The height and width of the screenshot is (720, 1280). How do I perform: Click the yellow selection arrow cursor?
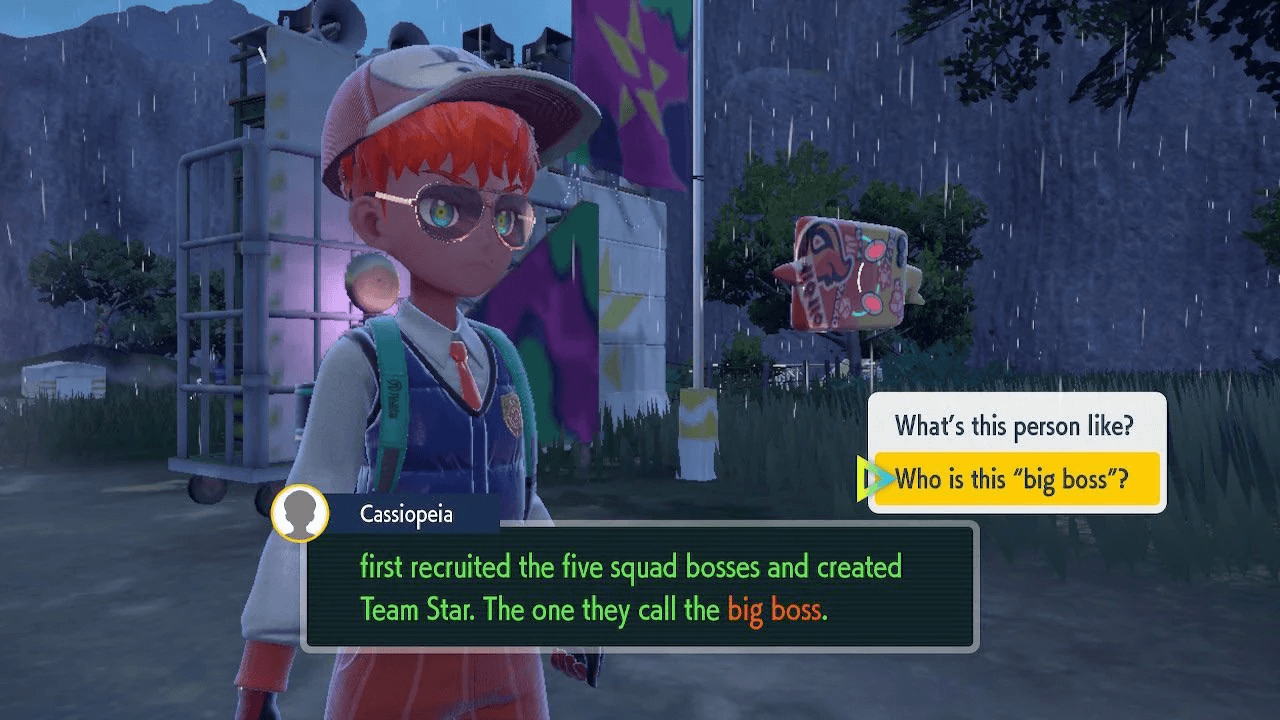pyautogui.click(x=874, y=478)
